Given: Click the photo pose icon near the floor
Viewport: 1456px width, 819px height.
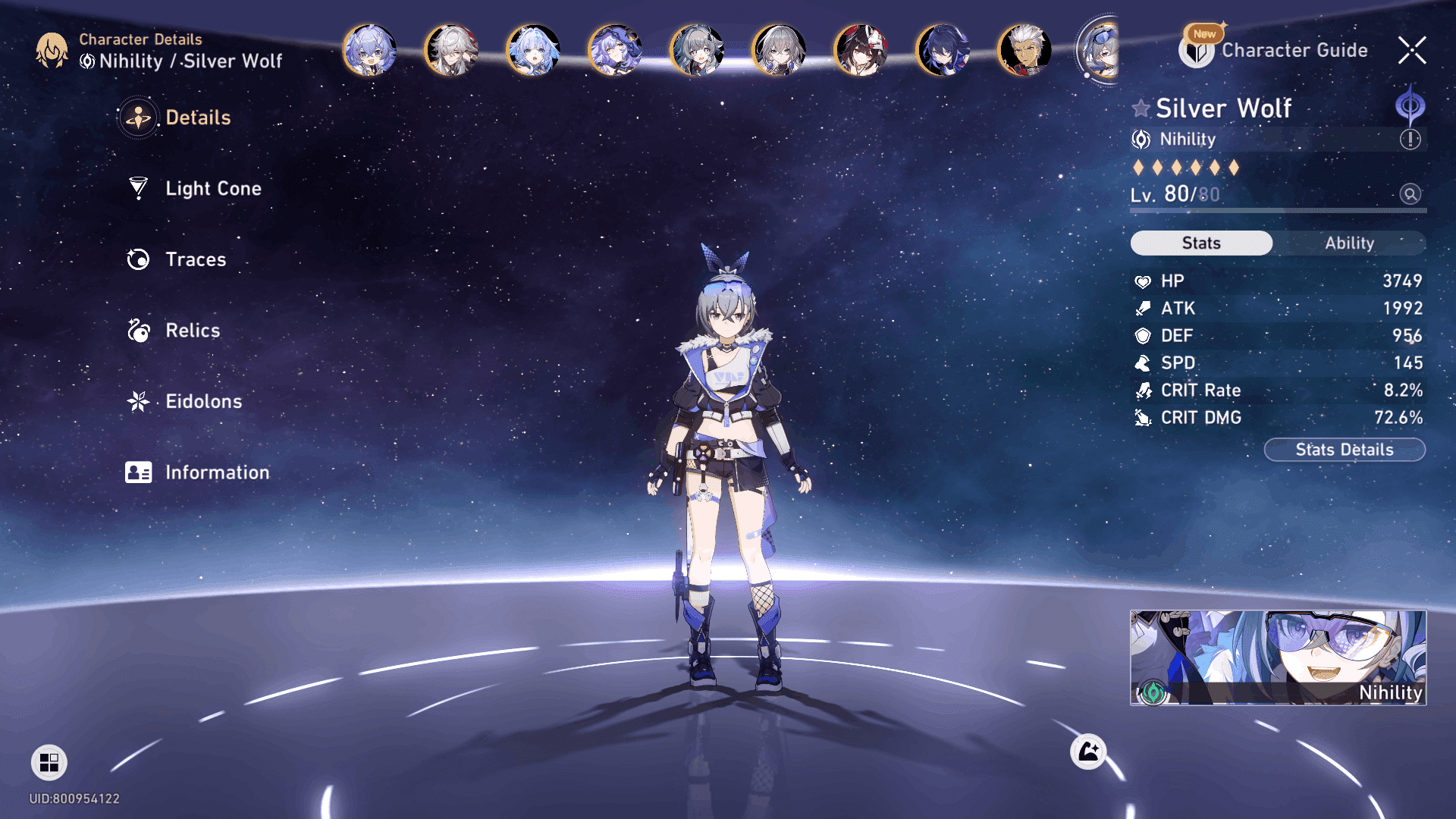Looking at the screenshot, I should 1088,752.
